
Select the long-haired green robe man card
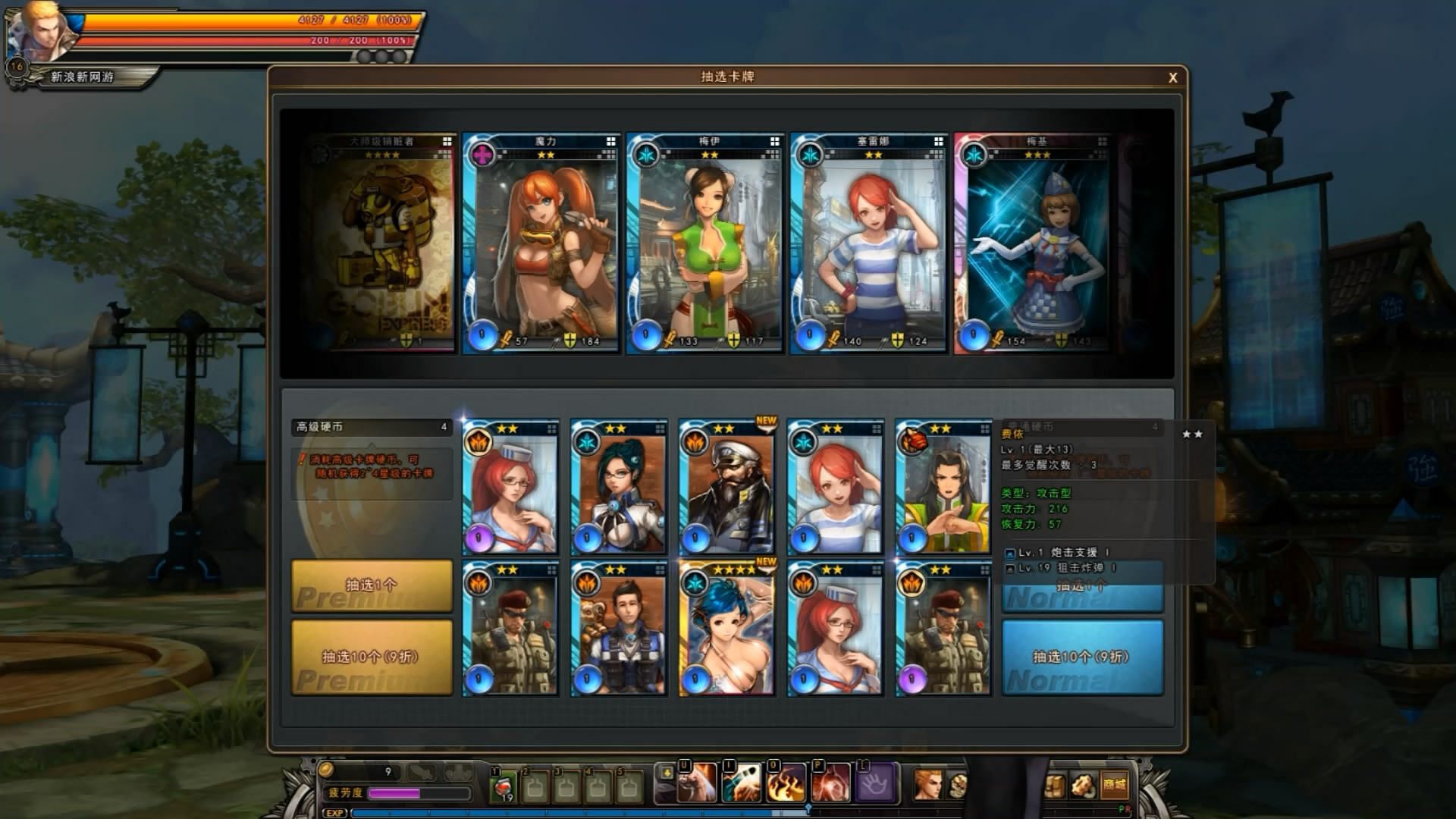click(x=943, y=487)
